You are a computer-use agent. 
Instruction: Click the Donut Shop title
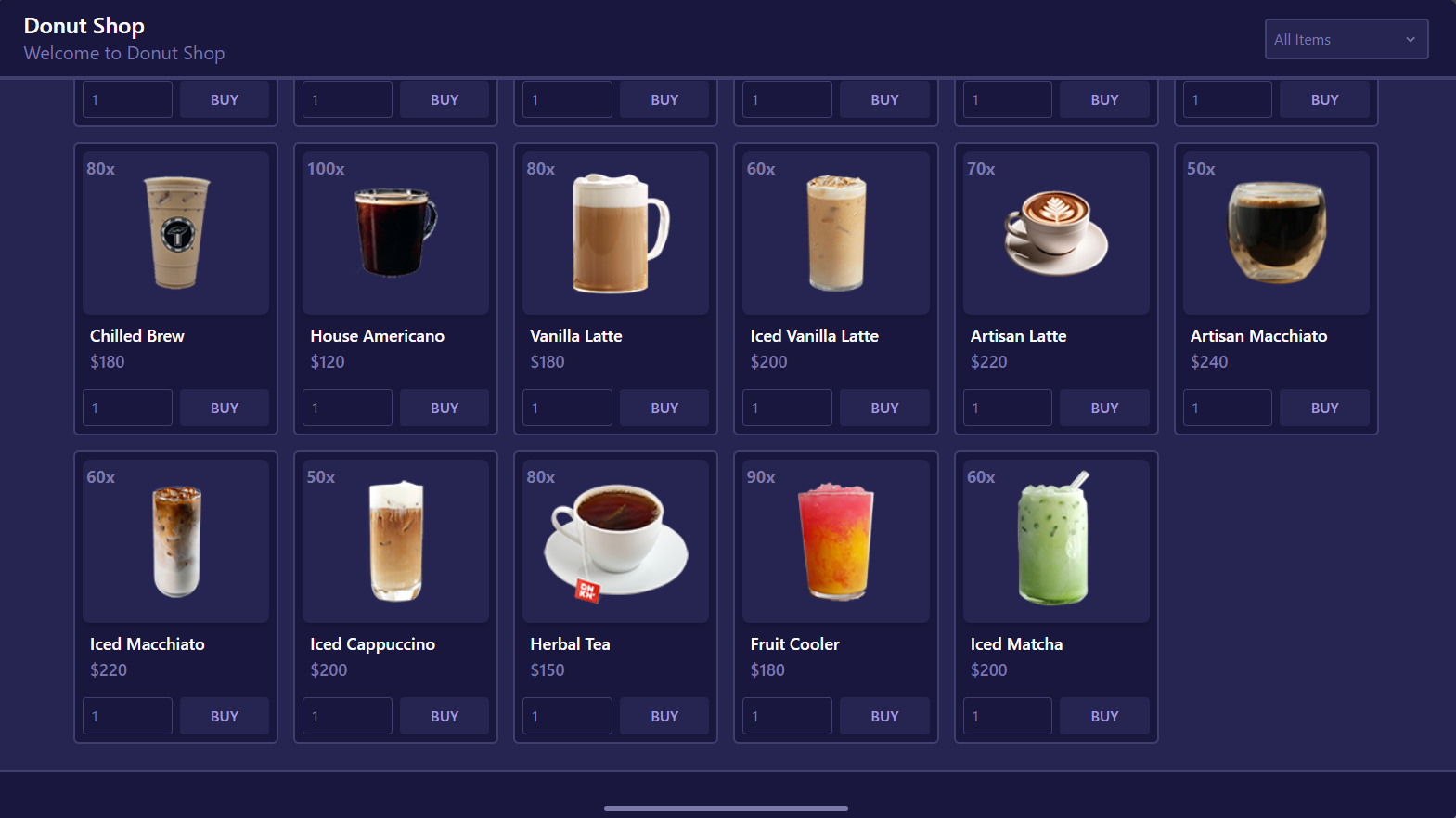point(84,26)
